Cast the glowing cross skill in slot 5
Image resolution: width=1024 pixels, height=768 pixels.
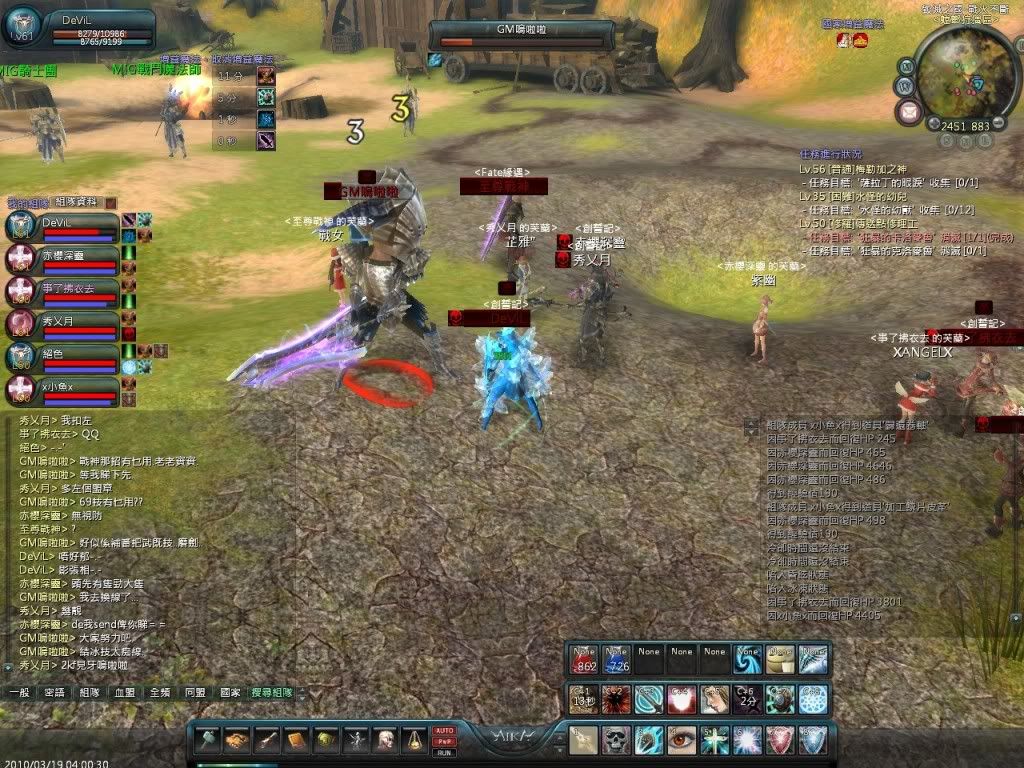coord(715,740)
